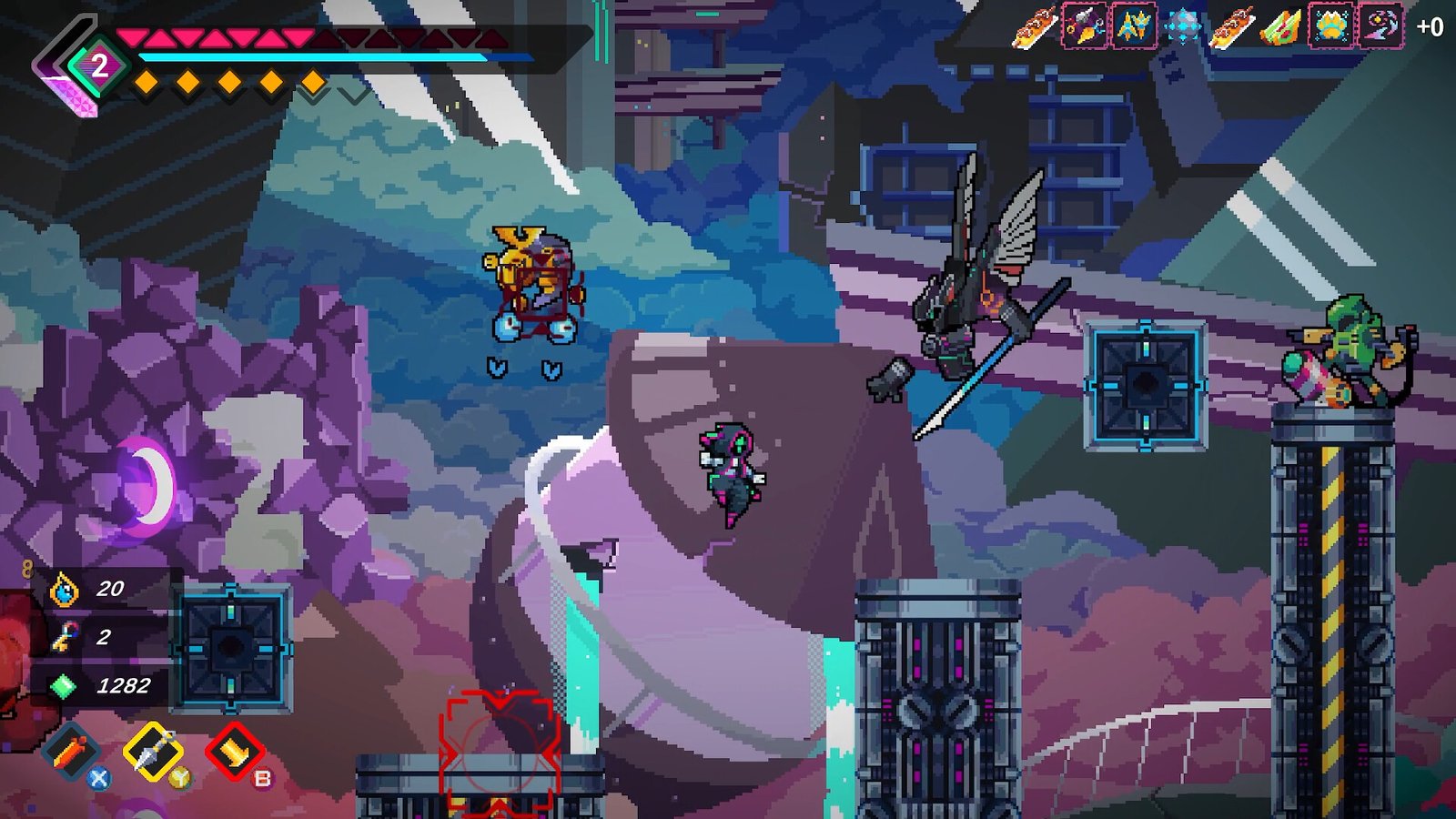
Task: Select the orange sword weapon icon
Action: [70, 753]
